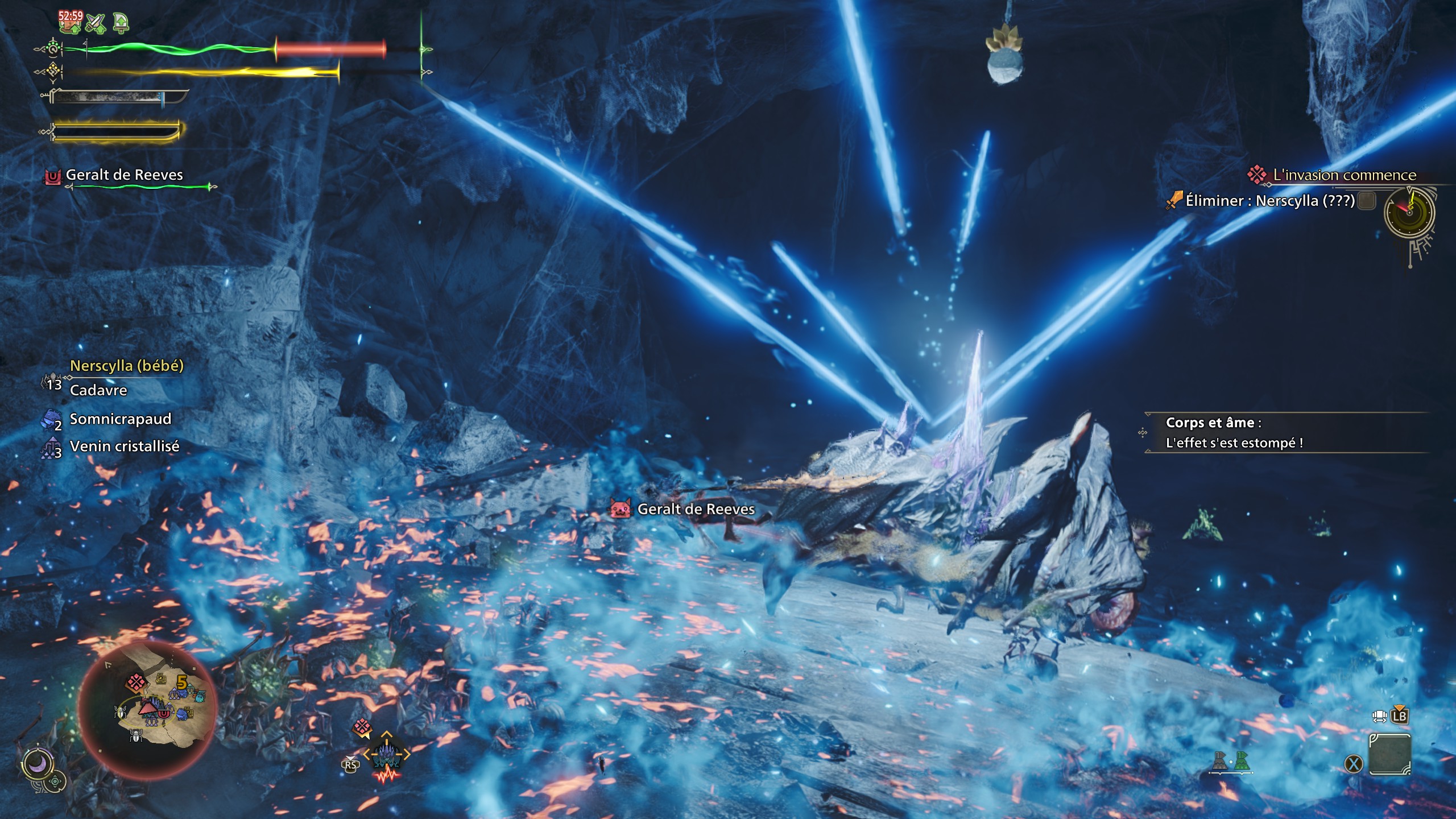Open the item pouch buff icon beside timer

coord(71,23)
